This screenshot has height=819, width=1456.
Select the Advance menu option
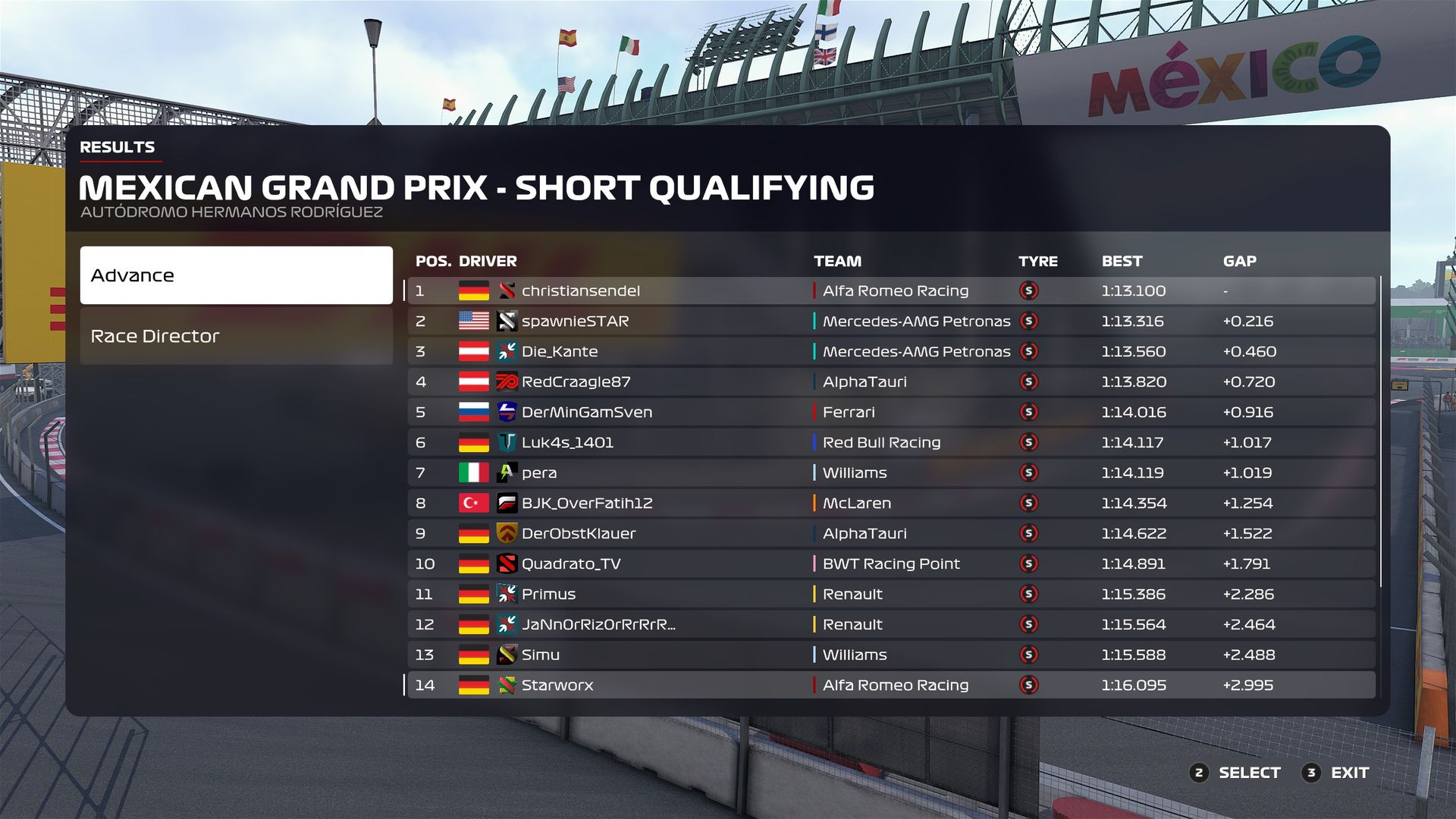(x=236, y=275)
